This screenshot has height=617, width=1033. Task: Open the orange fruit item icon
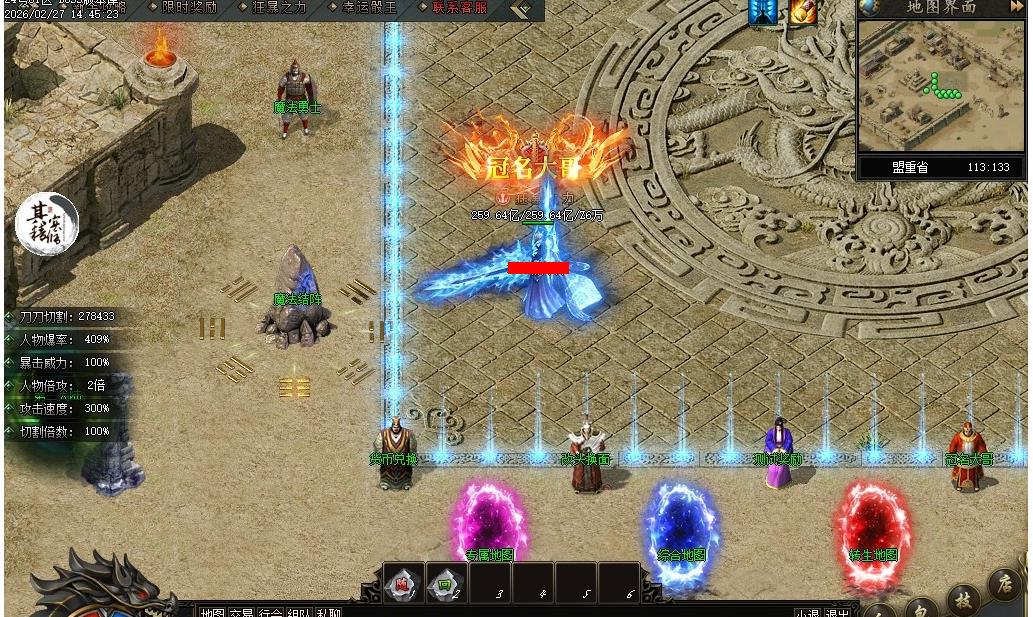pos(803,11)
